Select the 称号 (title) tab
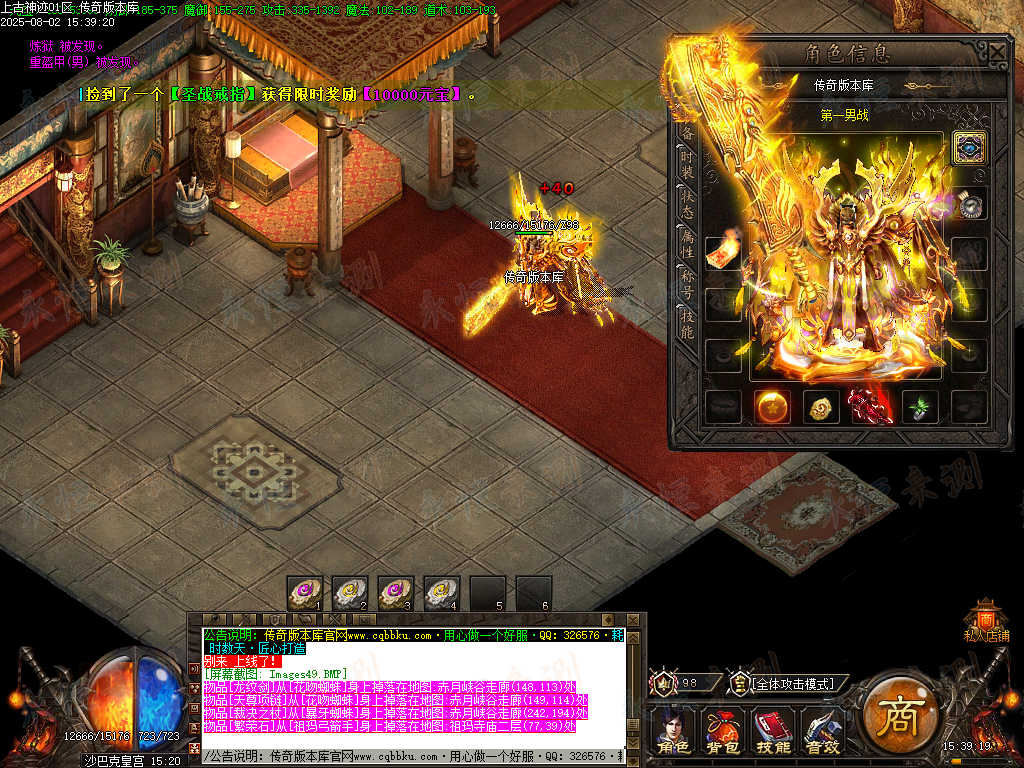1024x768 pixels. pyautogui.click(x=687, y=281)
